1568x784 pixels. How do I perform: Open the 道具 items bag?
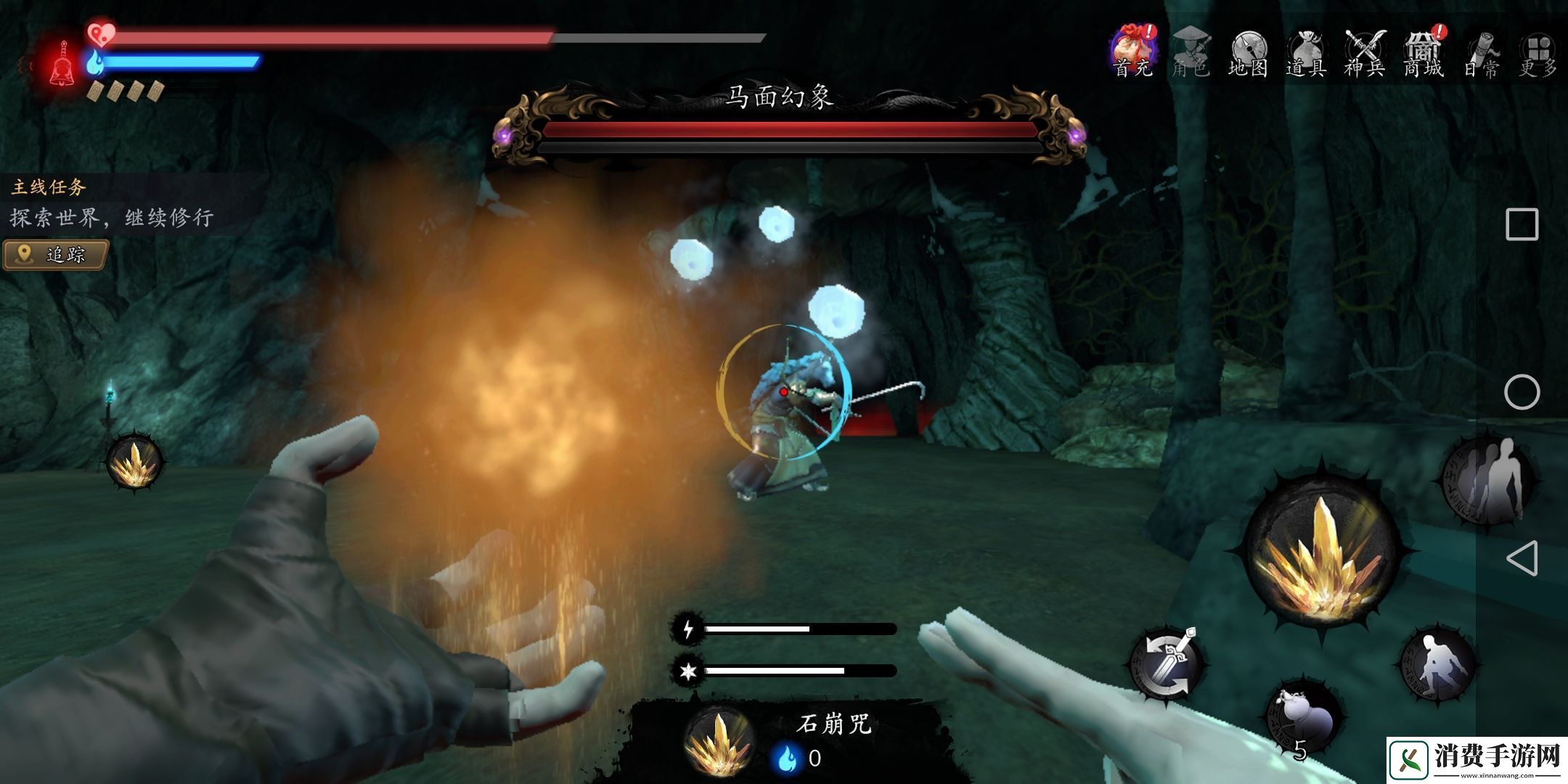tap(1307, 52)
